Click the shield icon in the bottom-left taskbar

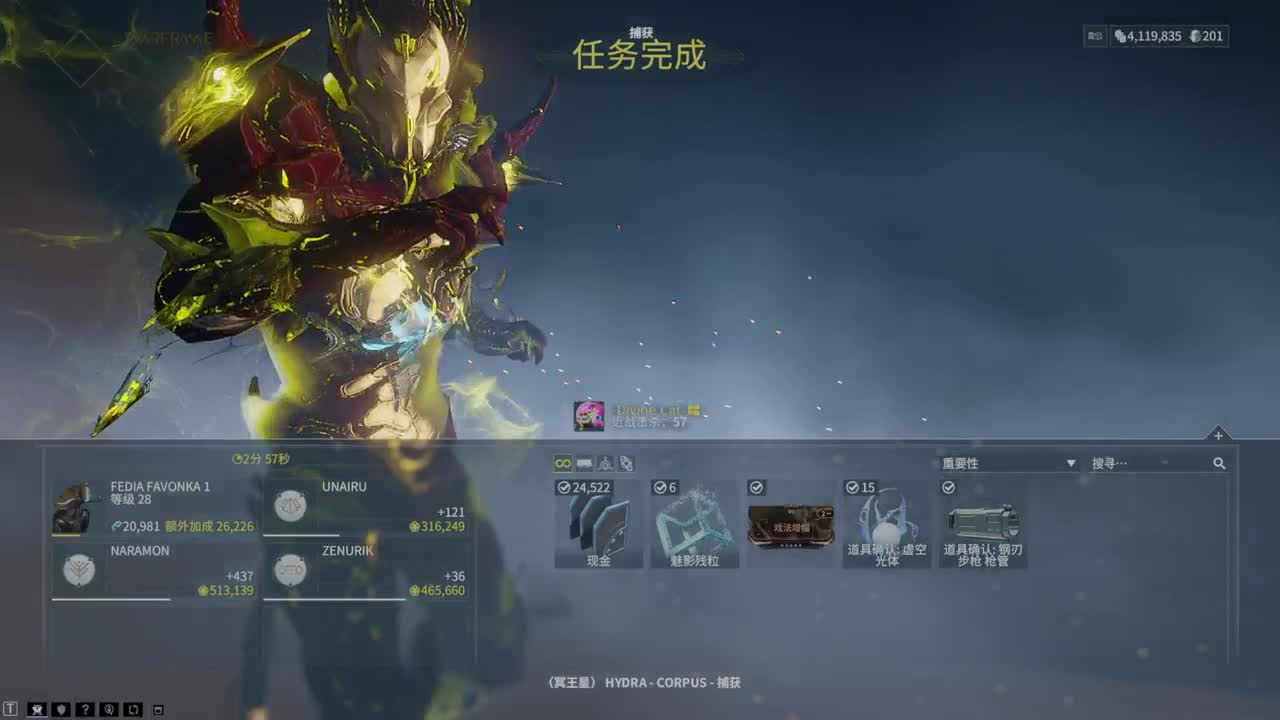tap(62, 708)
